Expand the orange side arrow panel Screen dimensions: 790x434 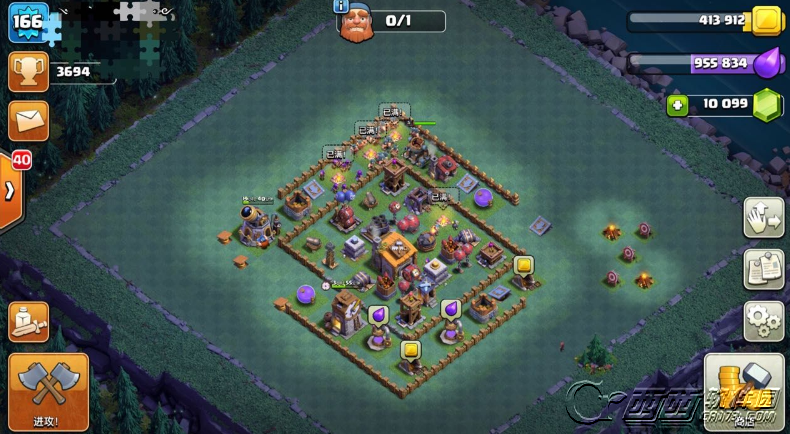pyautogui.click(x=9, y=190)
